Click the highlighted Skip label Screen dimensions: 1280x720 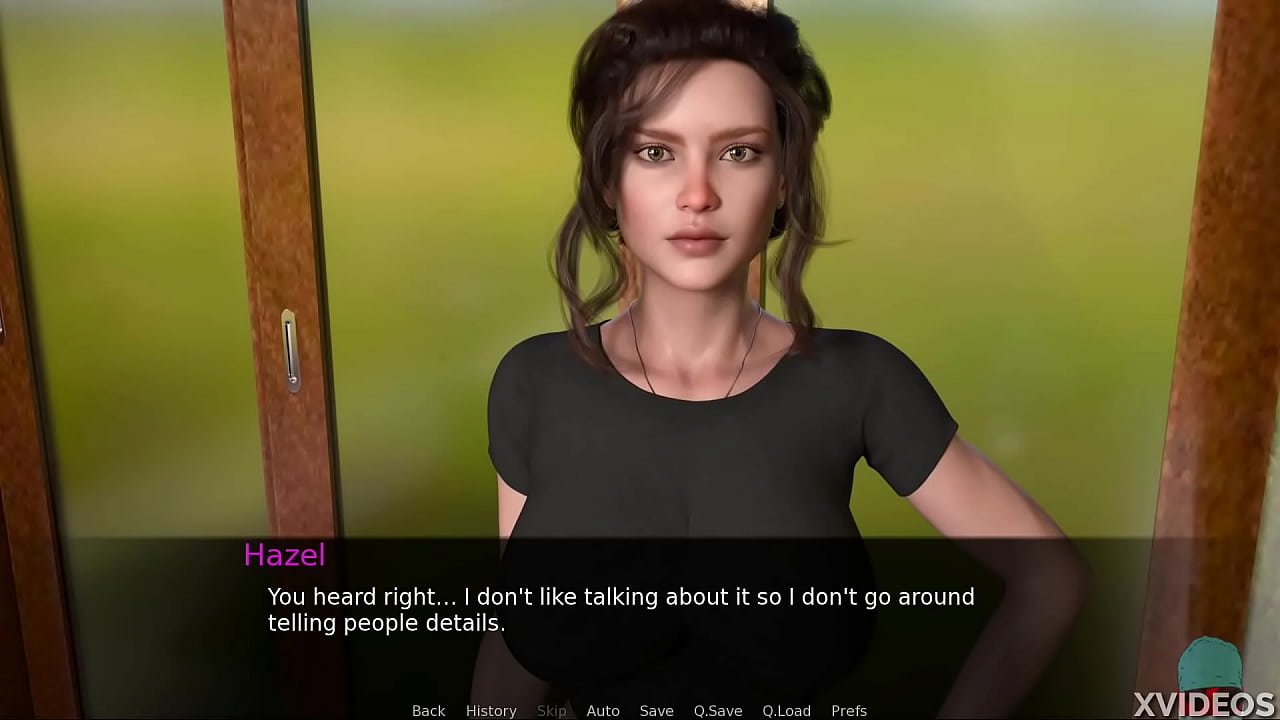[x=551, y=710]
